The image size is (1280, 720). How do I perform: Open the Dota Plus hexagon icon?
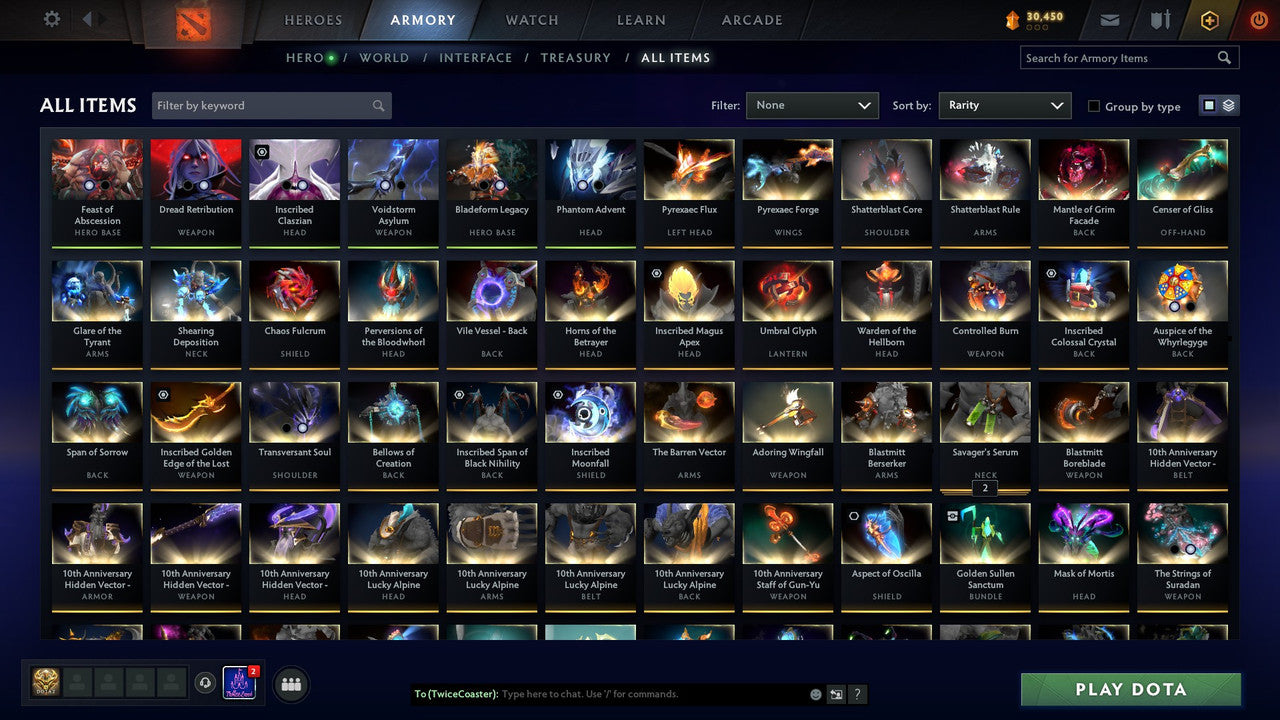pyautogui.click(x=1208, y=17)
